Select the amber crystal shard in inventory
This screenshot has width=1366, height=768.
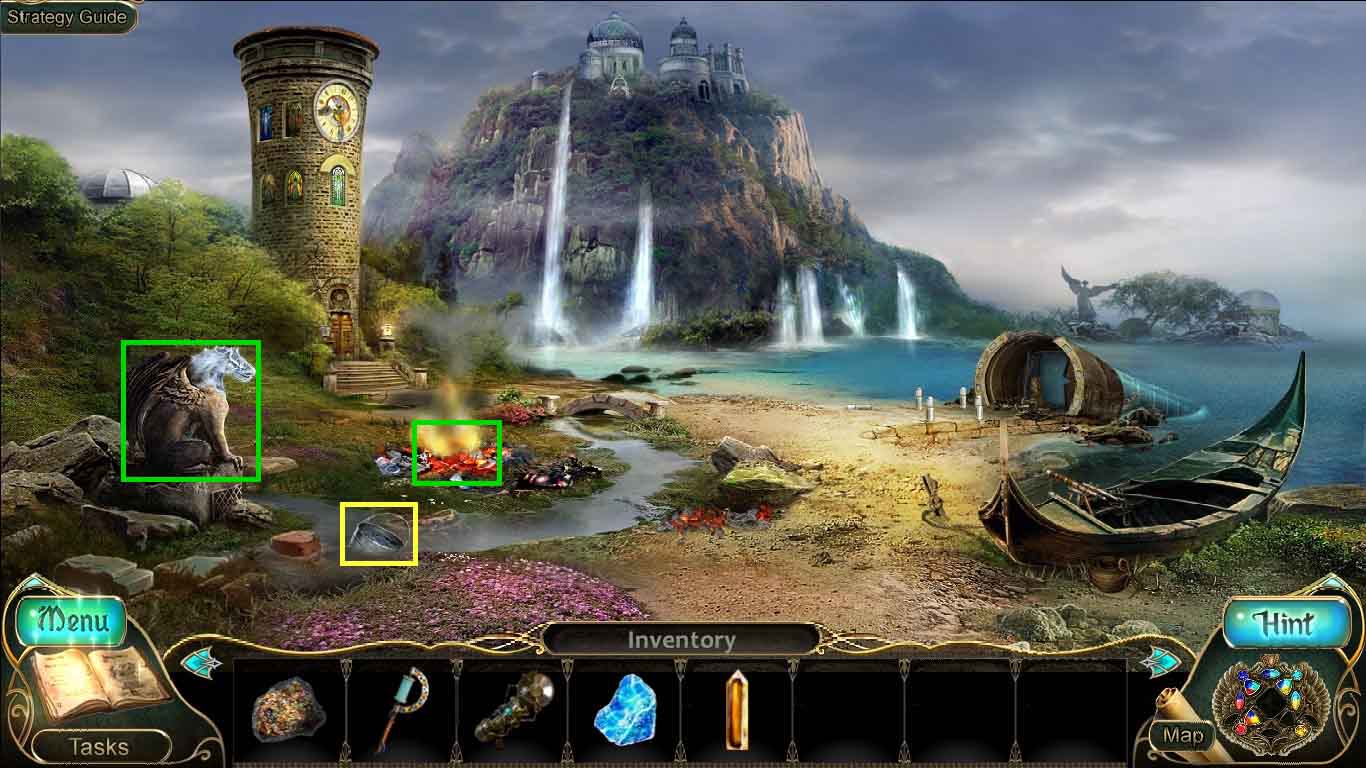pos(736,710)
